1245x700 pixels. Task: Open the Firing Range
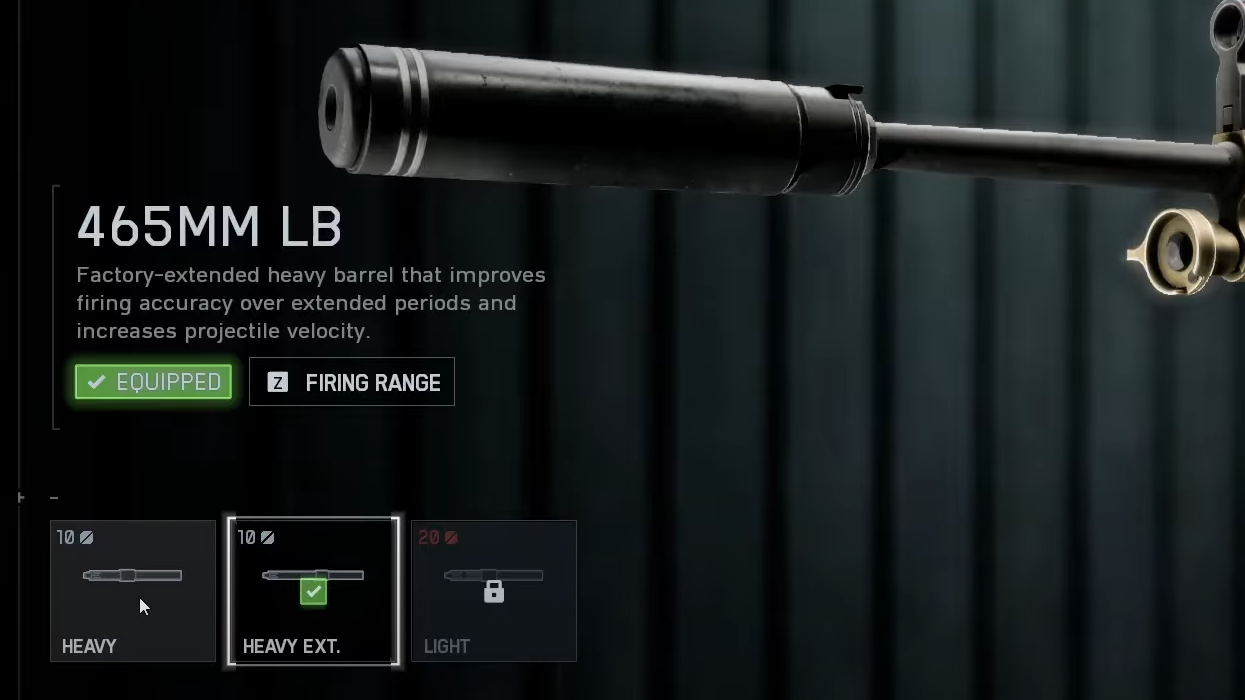coord(352,382)
